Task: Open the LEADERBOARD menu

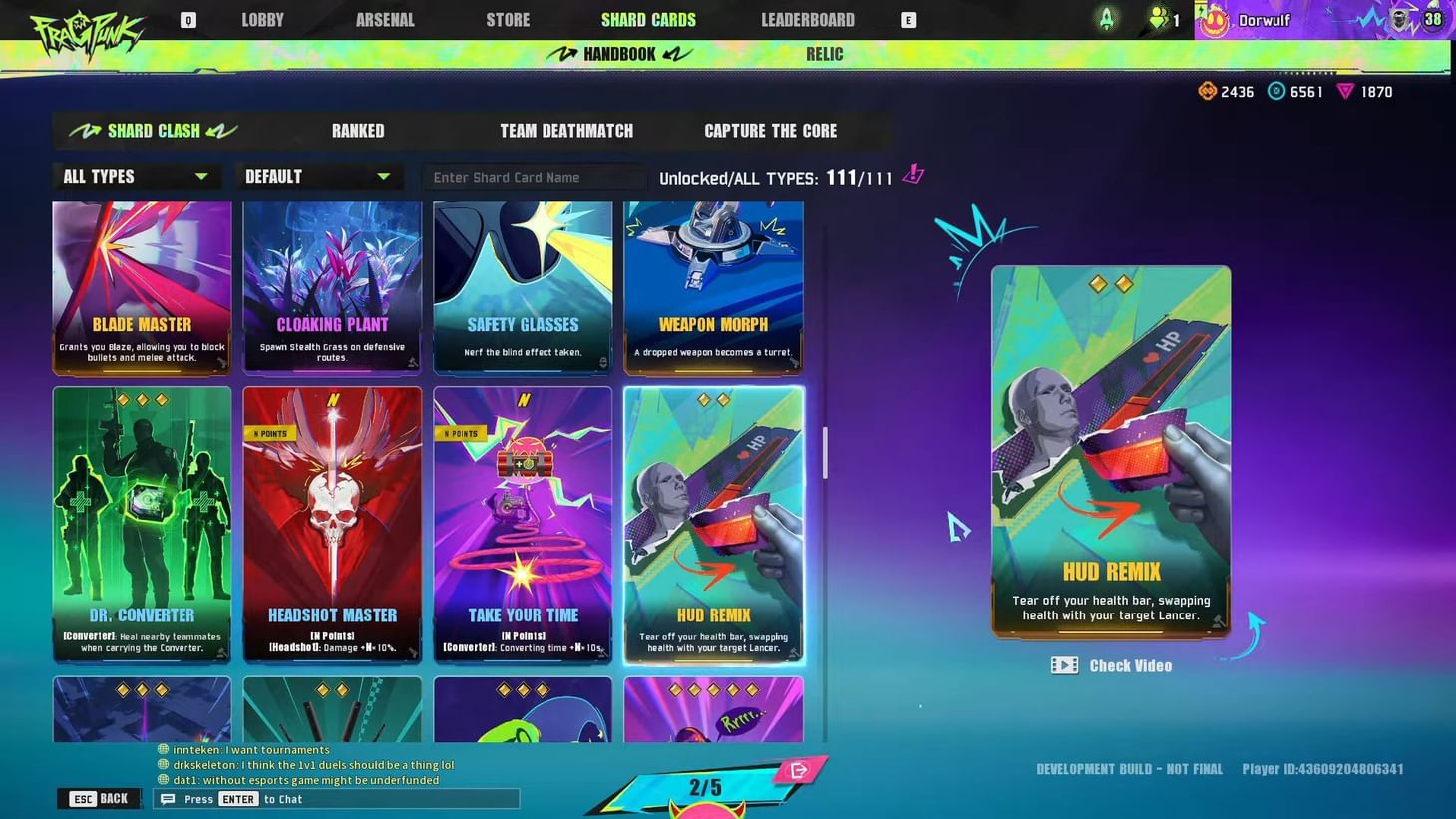Action: tap(807, 19)
